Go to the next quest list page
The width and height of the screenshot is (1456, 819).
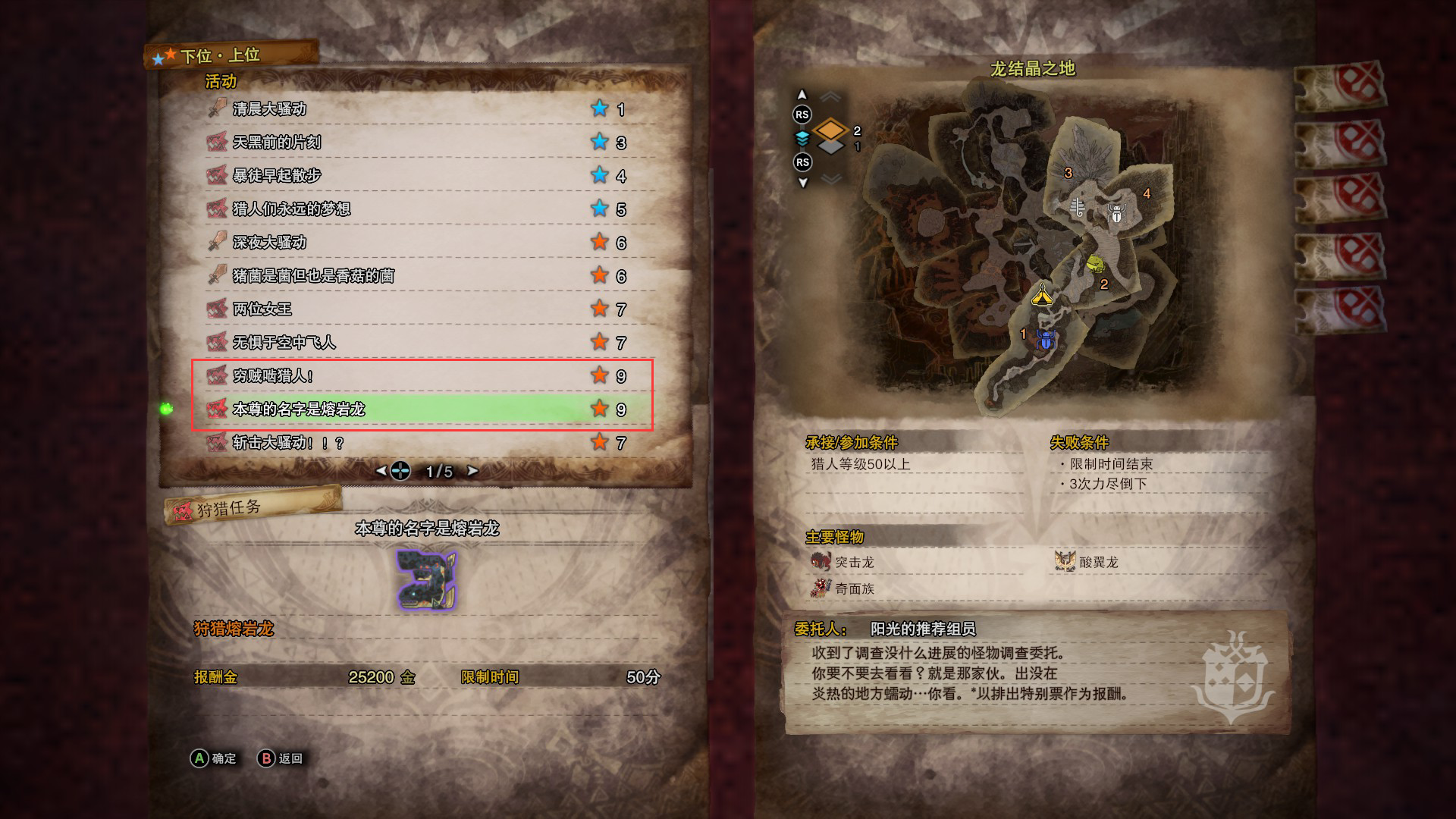click(x=473, y=471)
